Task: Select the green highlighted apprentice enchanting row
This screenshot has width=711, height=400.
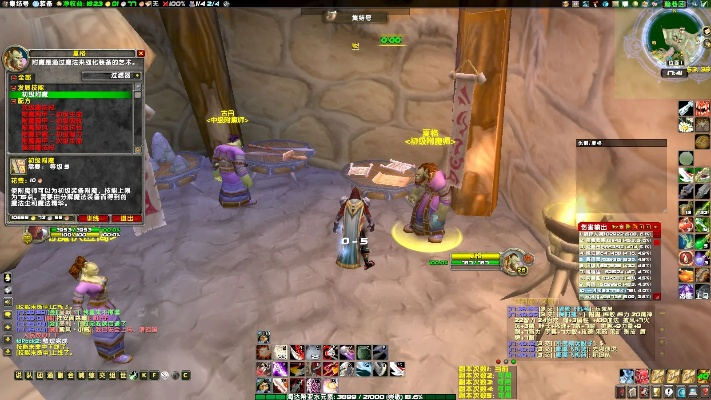Action: tap(70, 94)
